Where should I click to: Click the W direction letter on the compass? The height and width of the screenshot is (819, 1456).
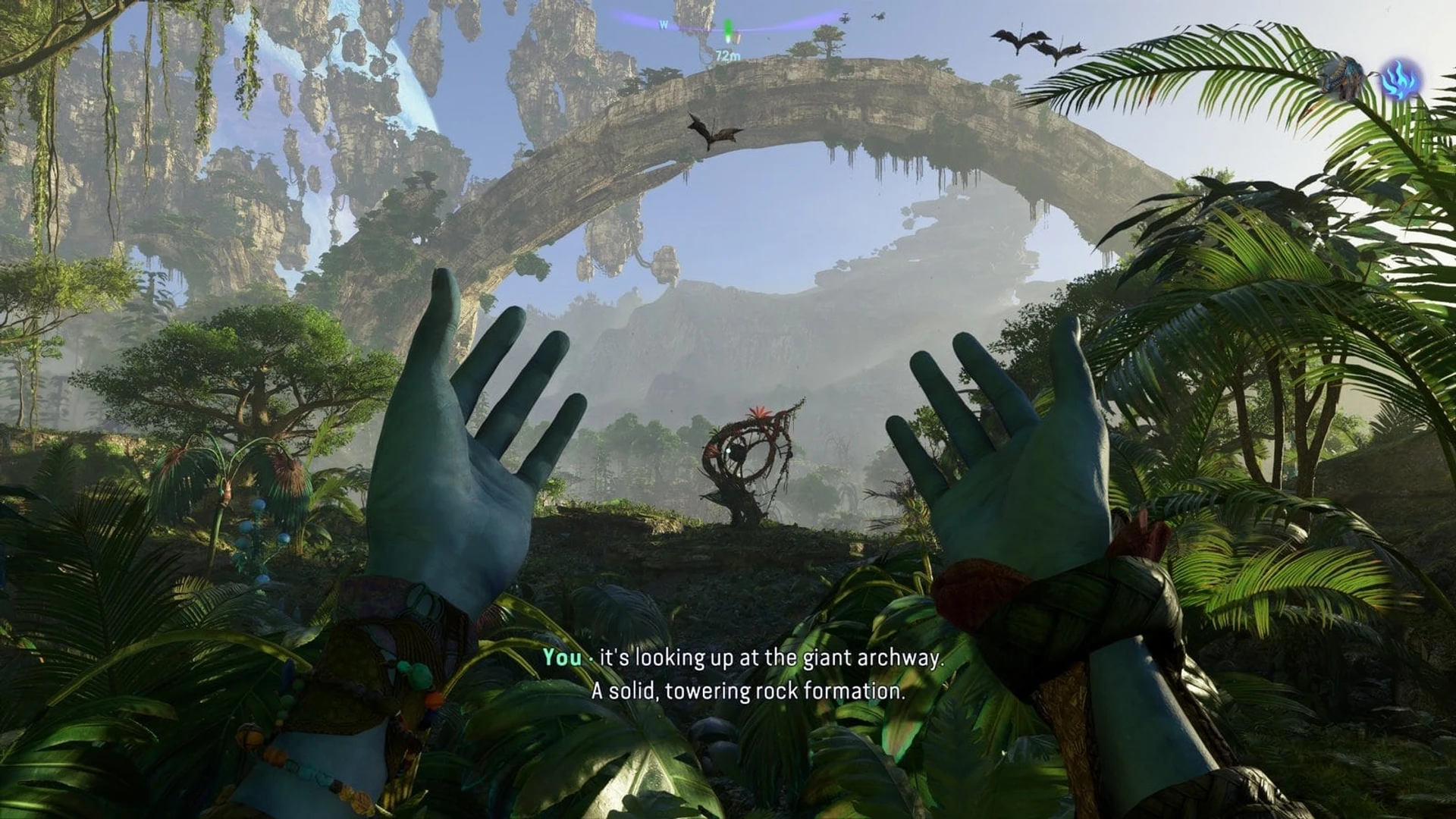coord(663,25)
